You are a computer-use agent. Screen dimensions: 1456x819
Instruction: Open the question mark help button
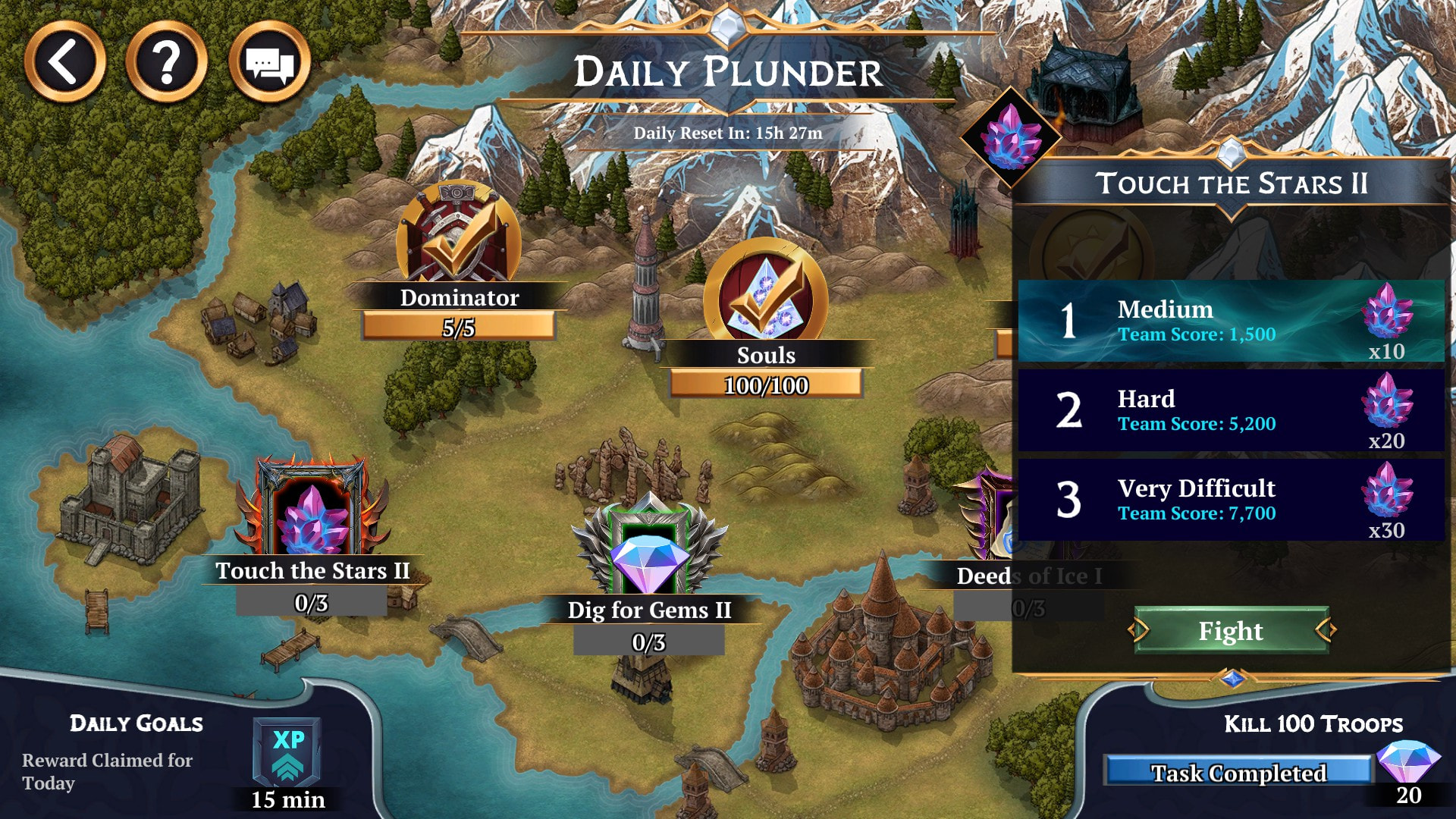[x=167, y=62]
